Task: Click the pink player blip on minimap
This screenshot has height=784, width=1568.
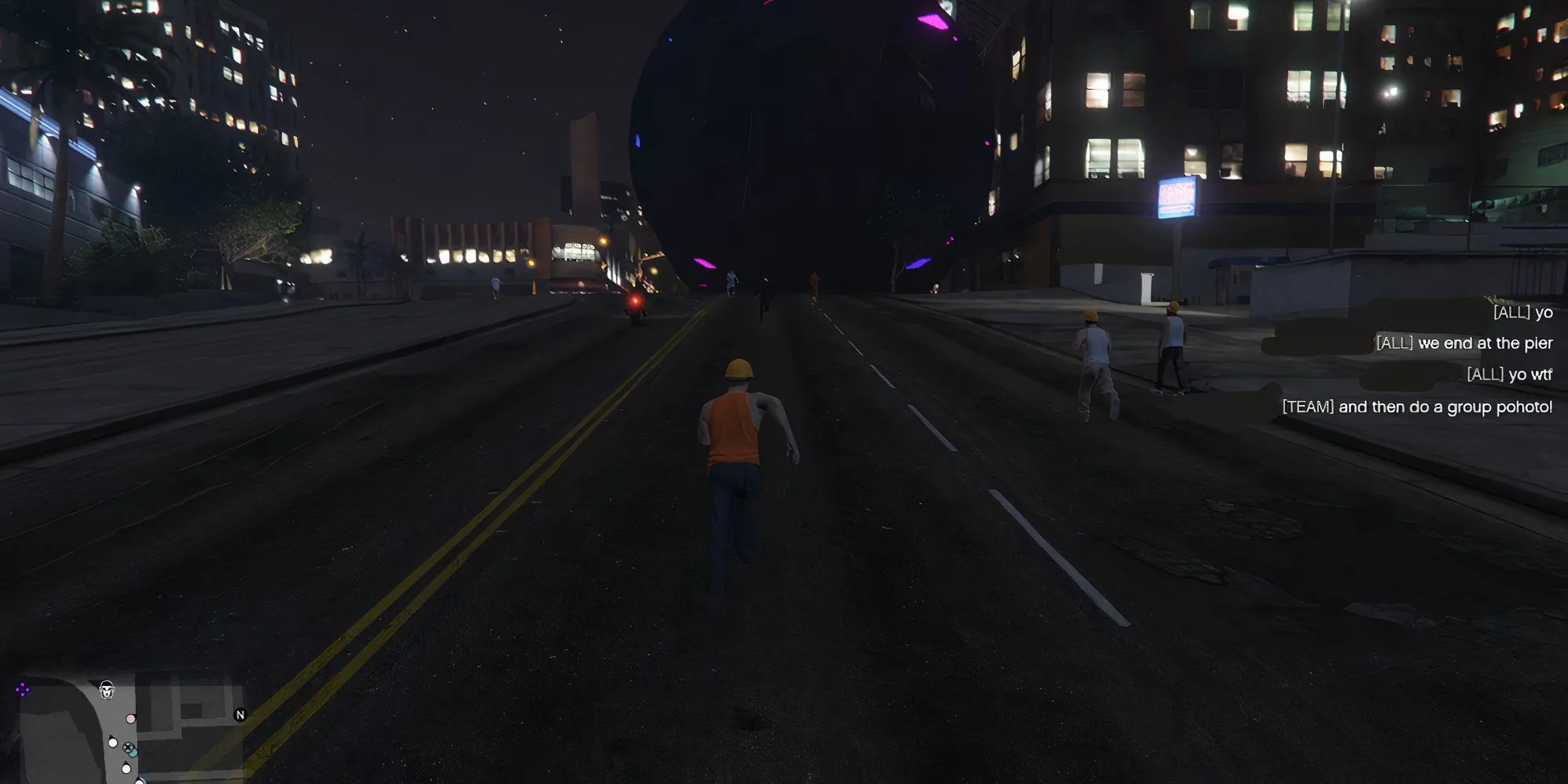Action: (x=131, y=718)
